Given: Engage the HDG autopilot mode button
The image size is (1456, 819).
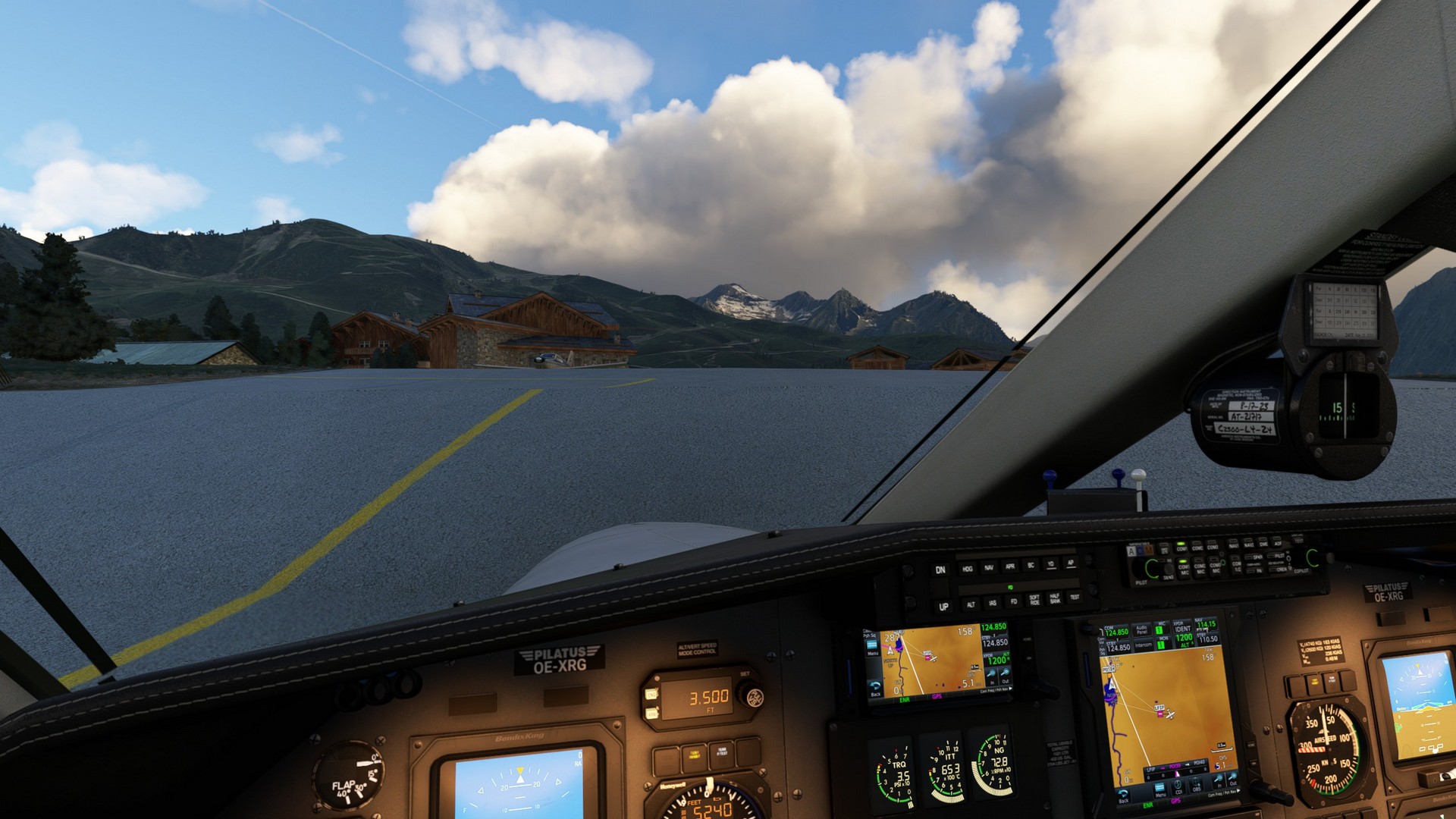Looking at the screenshot, I should 967,569.
